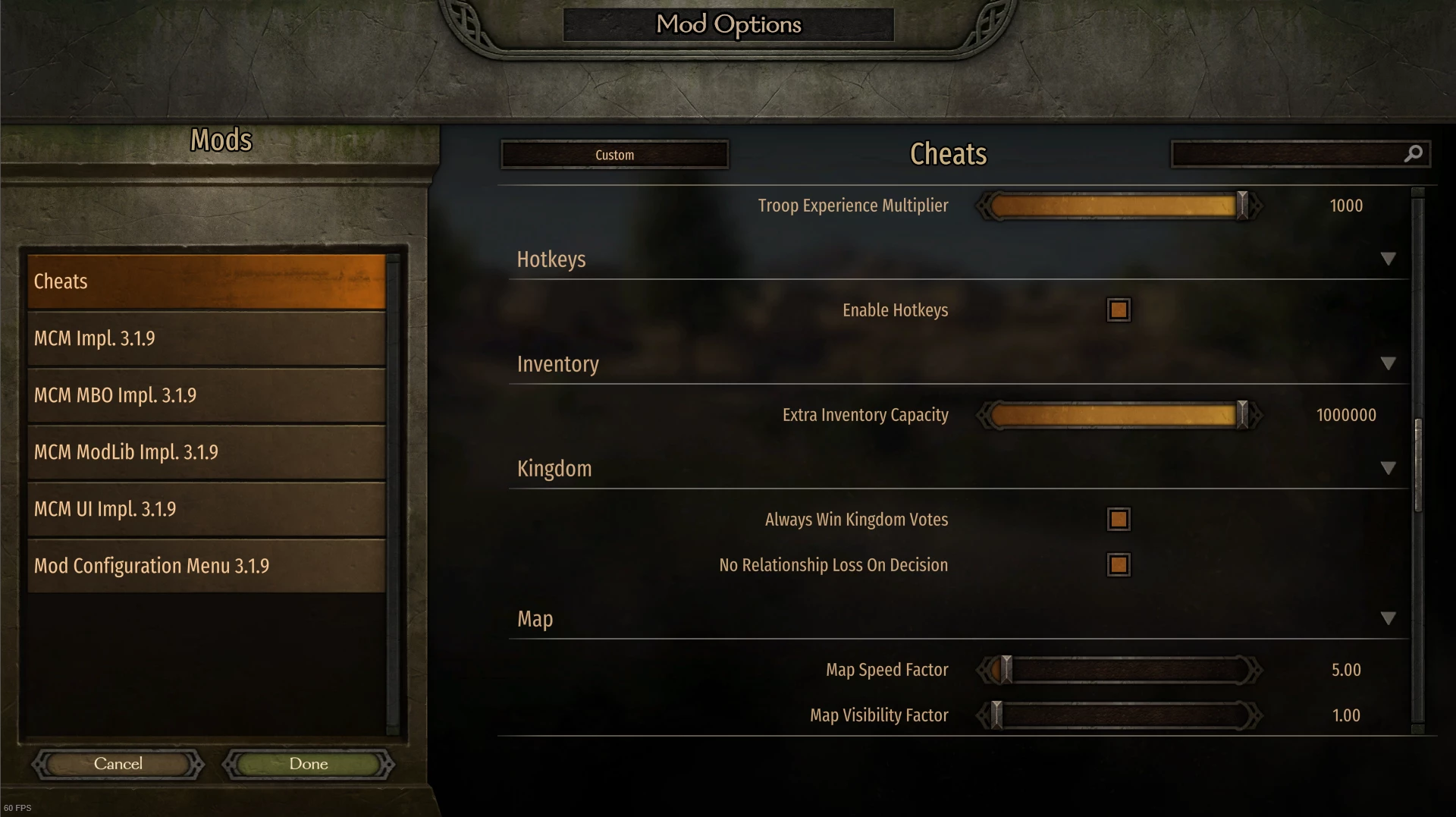Collapse the Hotkeys section
The image size is (1456, 817).
coord(1388,259)
